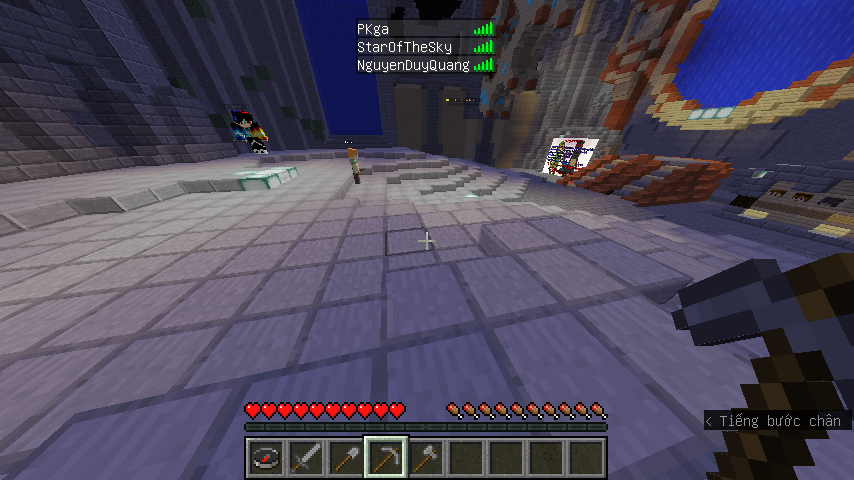Select the pickaxe hotbar slot
The width and height of the screenshot is (854, 480).
pyautogui.click(x=385, y=458)
